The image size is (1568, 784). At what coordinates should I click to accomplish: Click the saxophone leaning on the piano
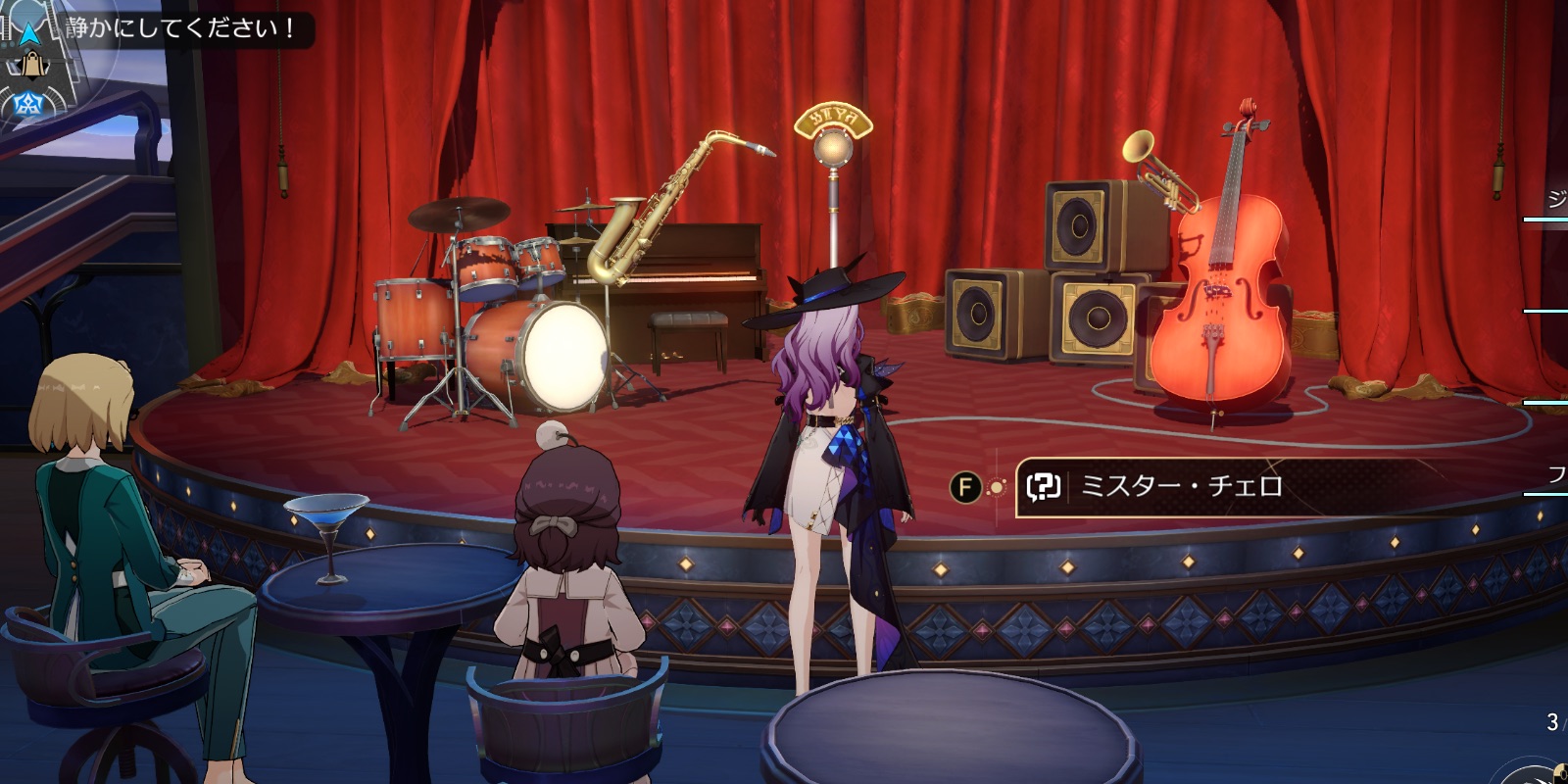pos(652,225)
